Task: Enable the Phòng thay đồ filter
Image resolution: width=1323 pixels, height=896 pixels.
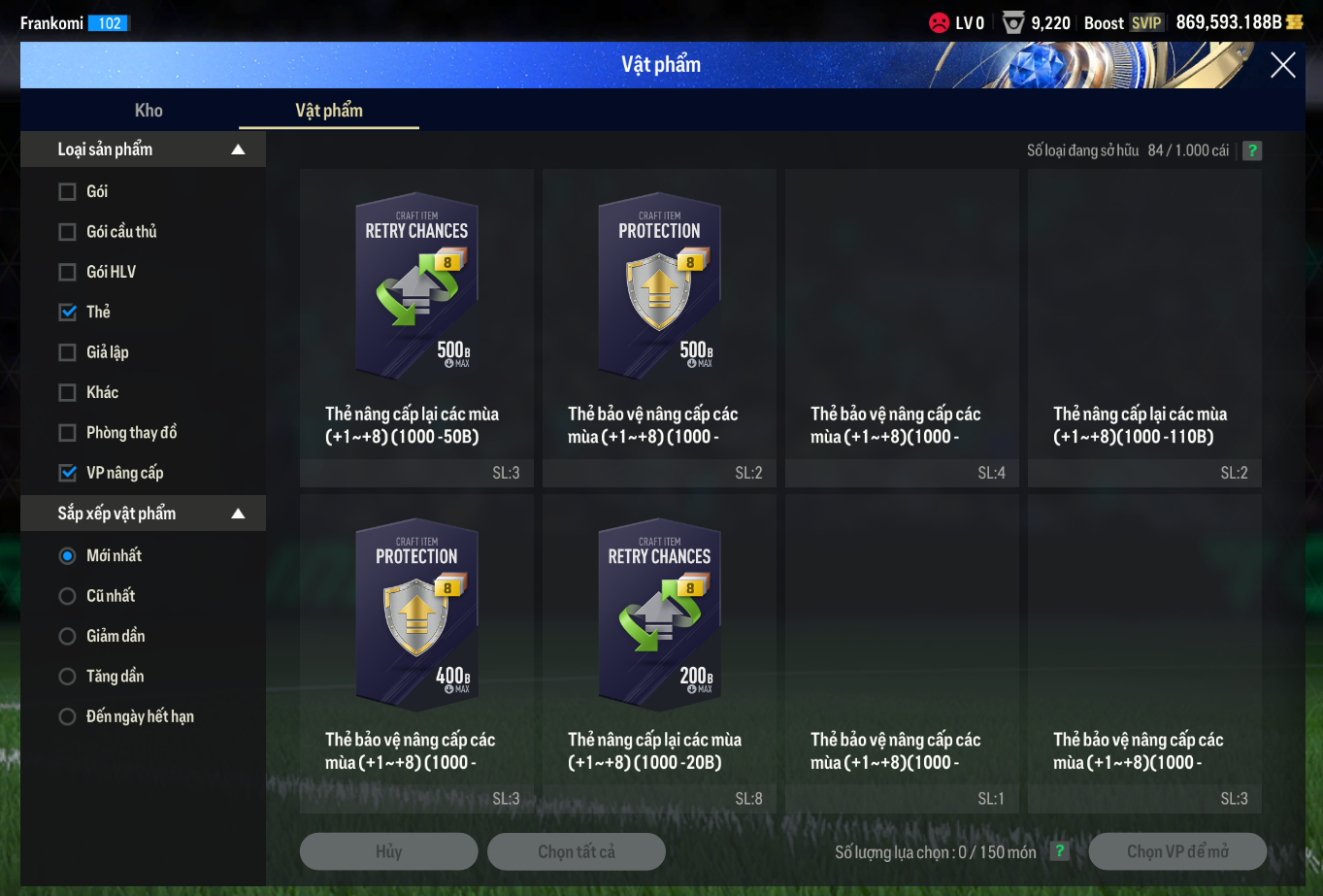Action: pyautogui.click(x=68, y=433)
